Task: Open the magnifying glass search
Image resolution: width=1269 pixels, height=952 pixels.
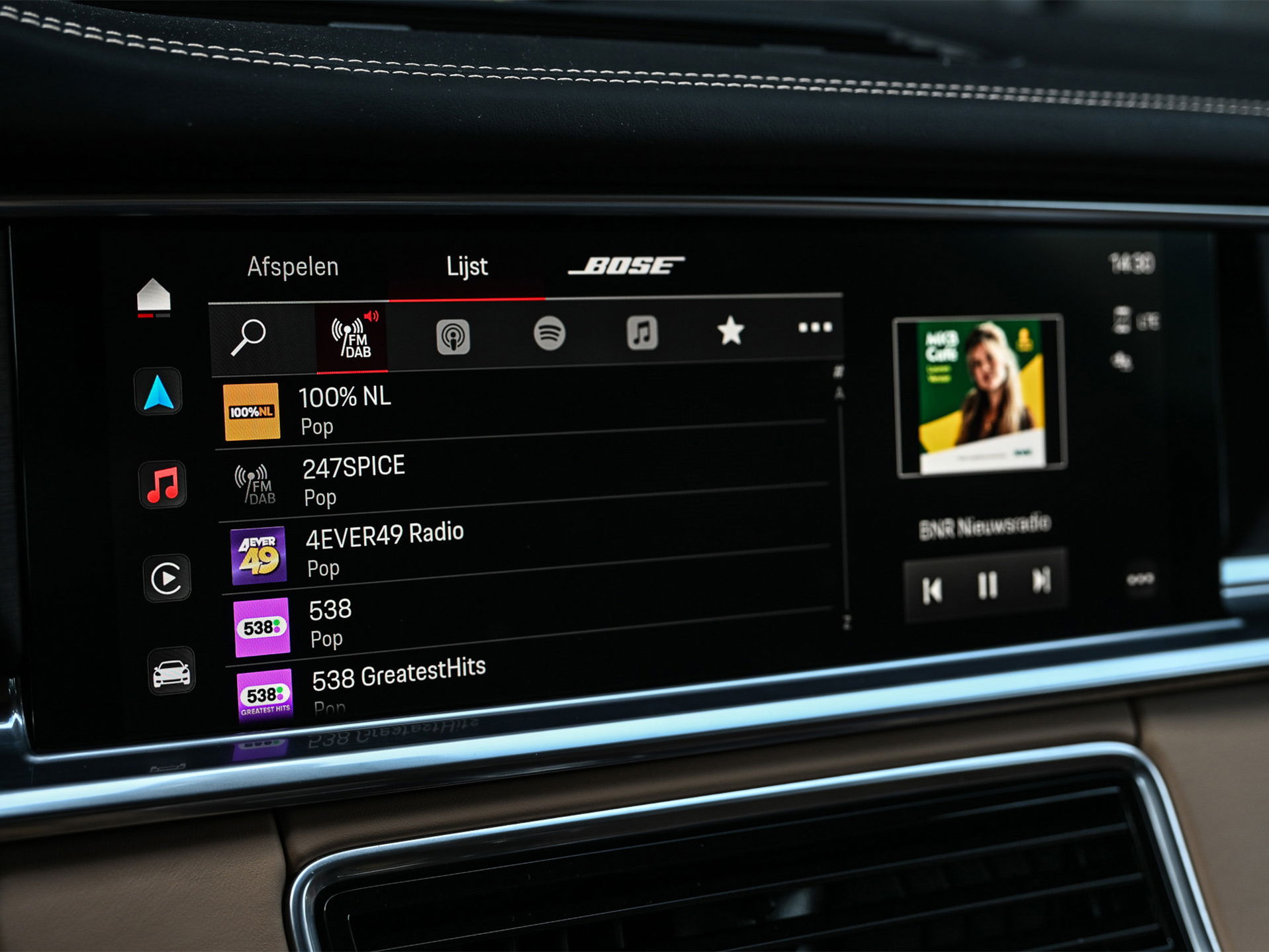Action: click(x=249, y=336)
